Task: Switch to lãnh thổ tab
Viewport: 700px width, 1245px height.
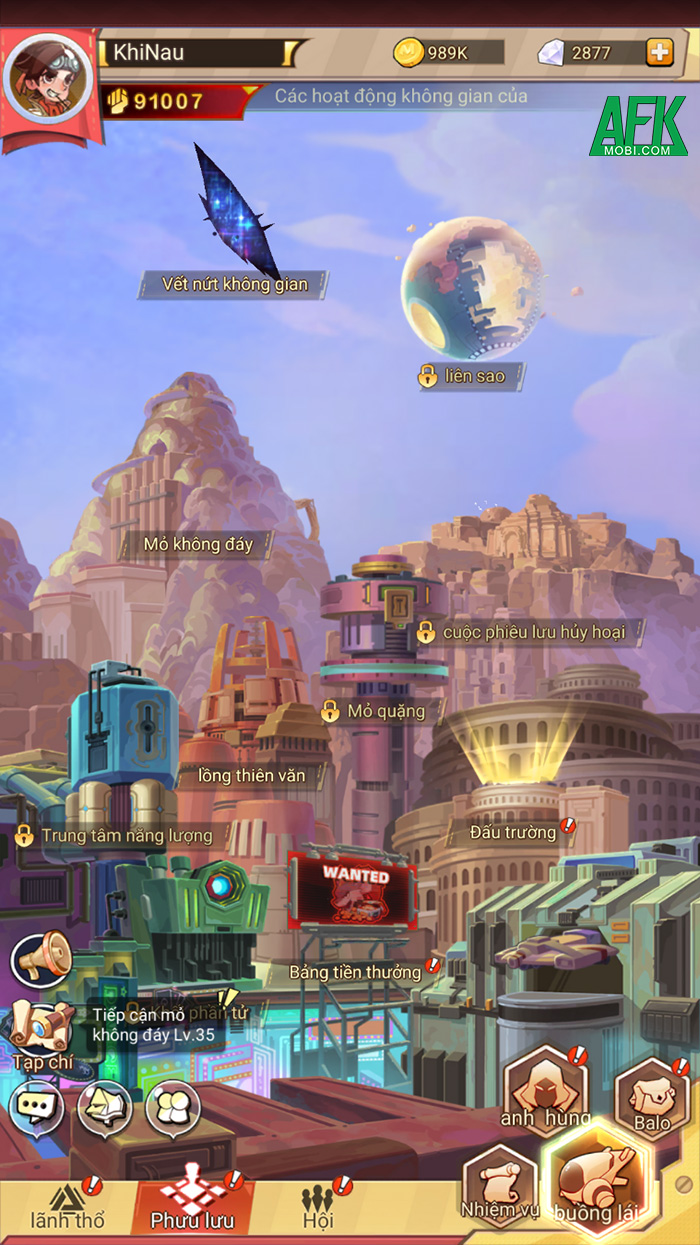Action: (x=67, y=1208)
